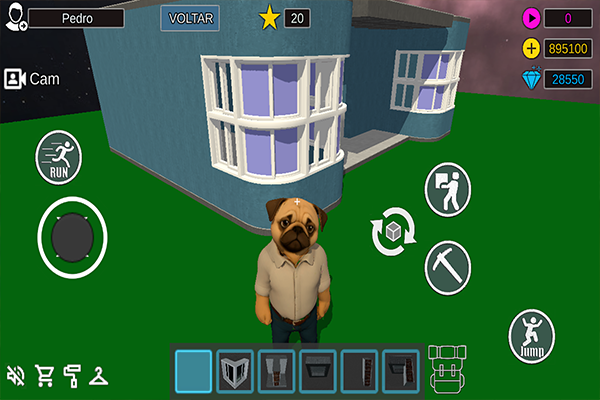This screenshot has width=600, height=400.
Task: Click the blue diamond gems icon
Action: point(531,80)
